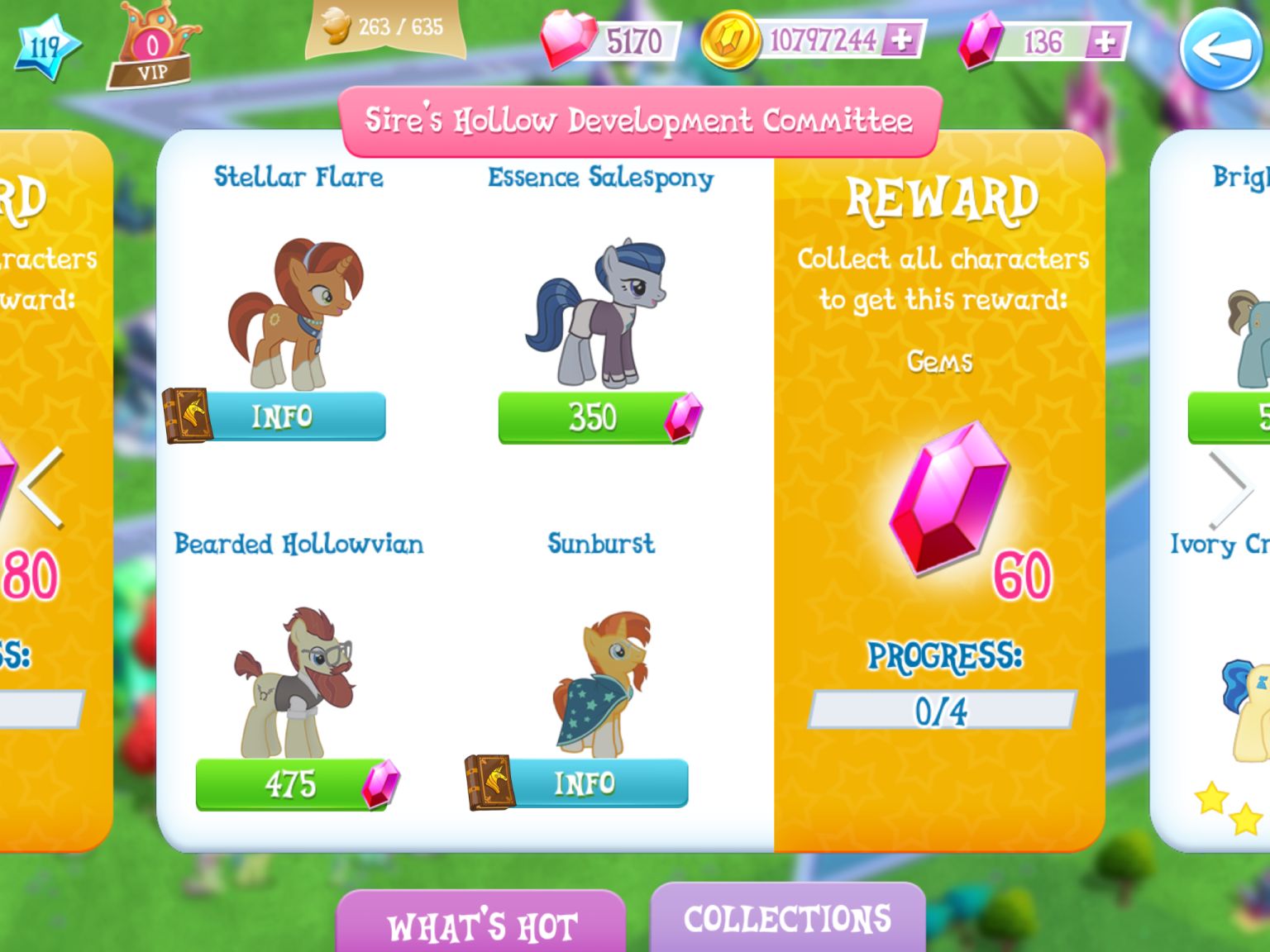Screen dimensions: 1270x952
Task: Click the gold coin currency icon
Action: (731, 36)
